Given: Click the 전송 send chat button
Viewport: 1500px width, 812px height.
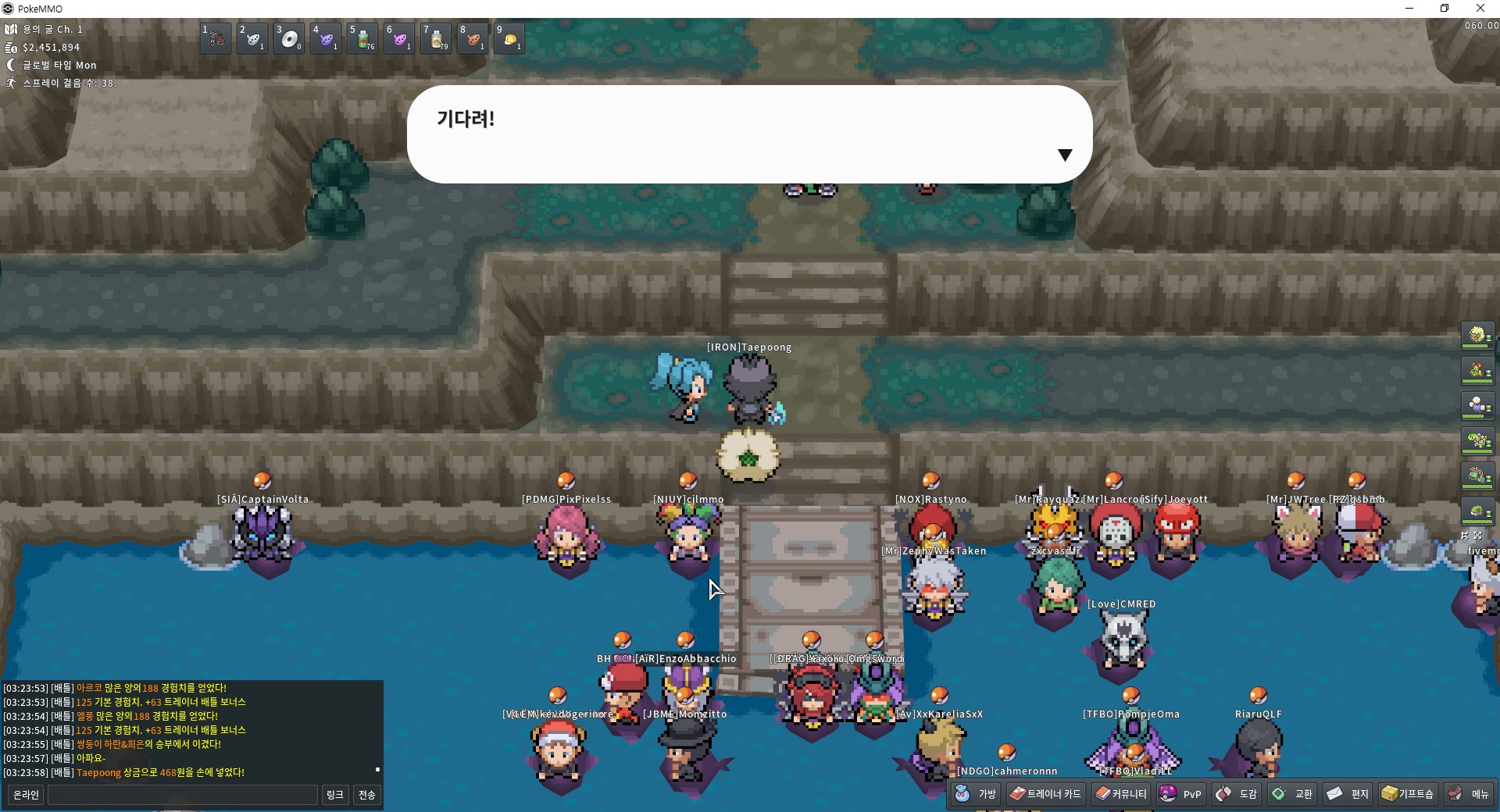Looking at the screenshot, I should (366, 795).
